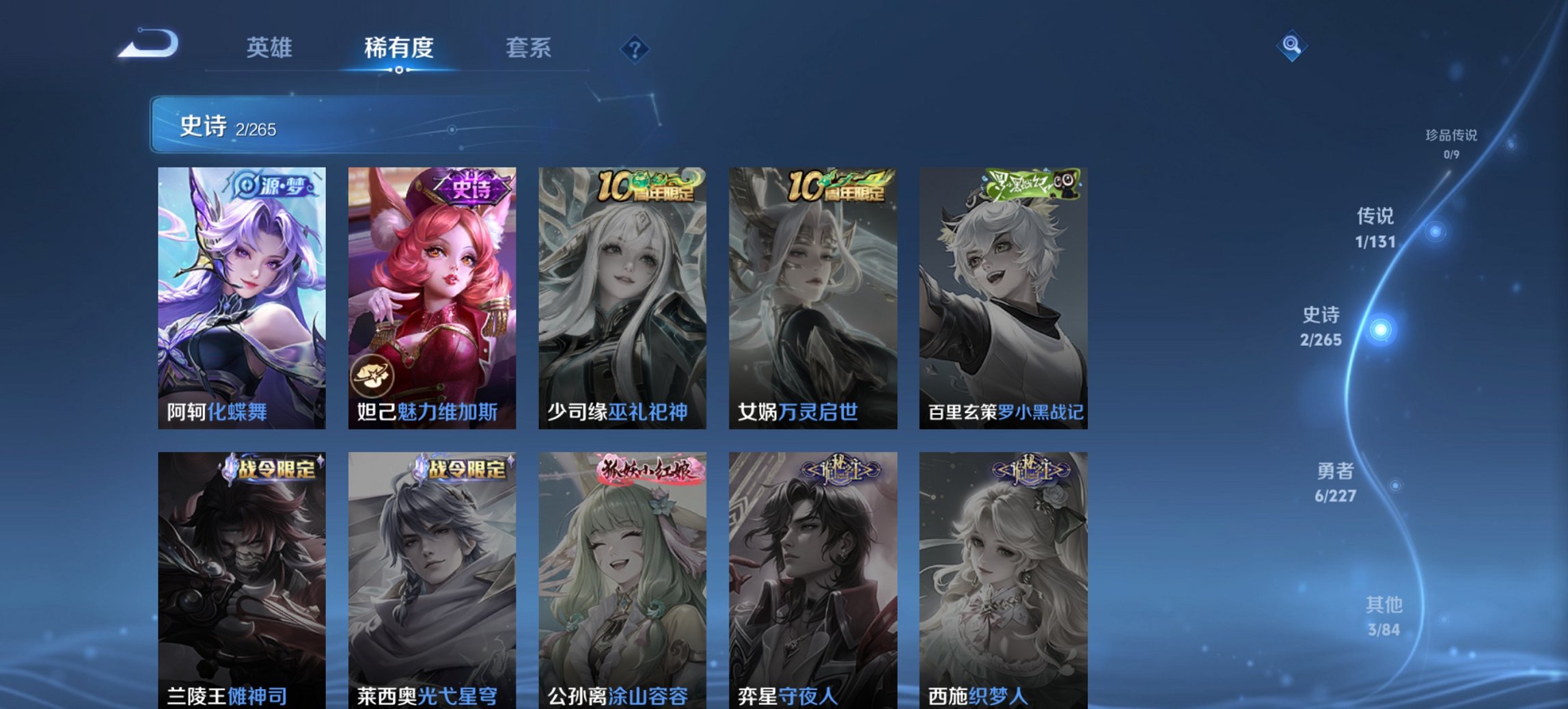Screen dimensions: 1568x709
Task: Open the search magnifier icon
Action: point(1291,46)
